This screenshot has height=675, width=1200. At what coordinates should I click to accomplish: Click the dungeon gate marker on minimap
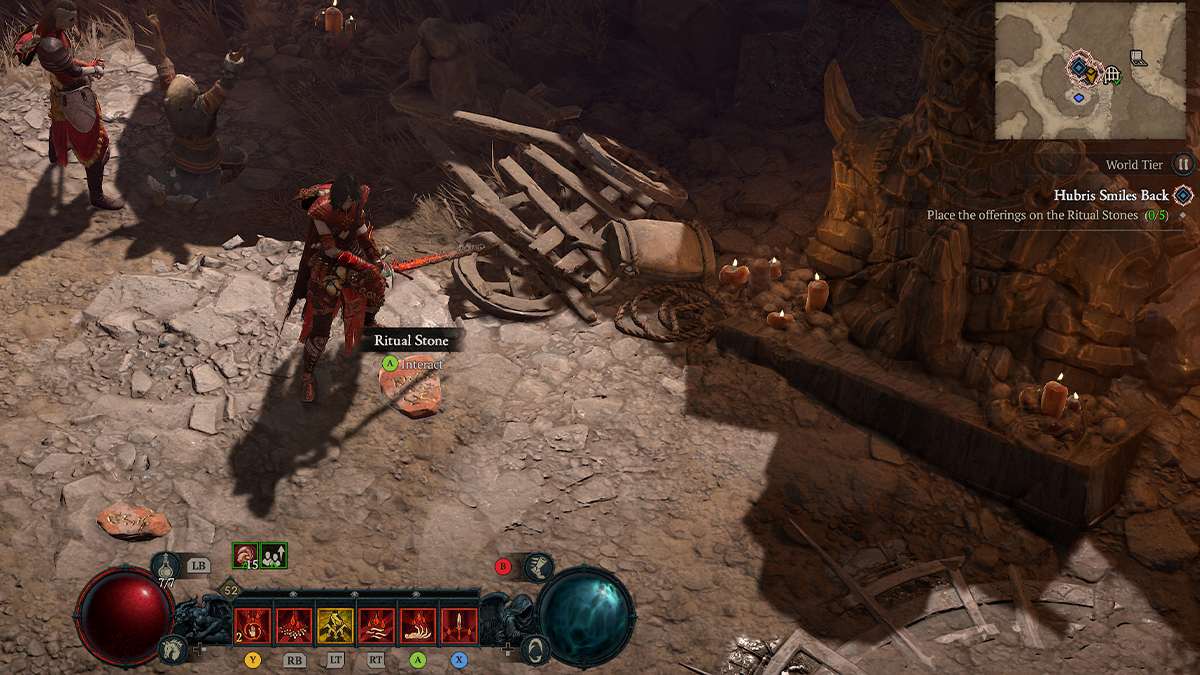tap(1112, 74)
